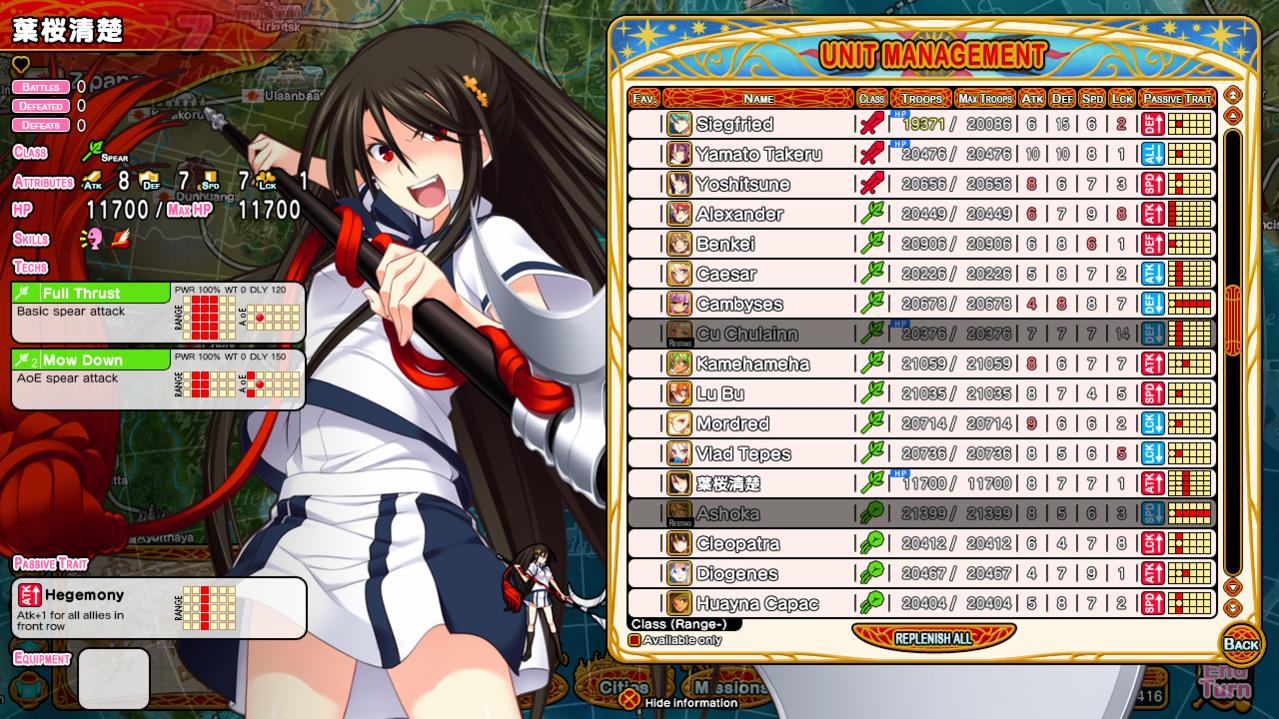Select the Alexander unit row
1279x719 pixels.
click(x=739, y=214)
